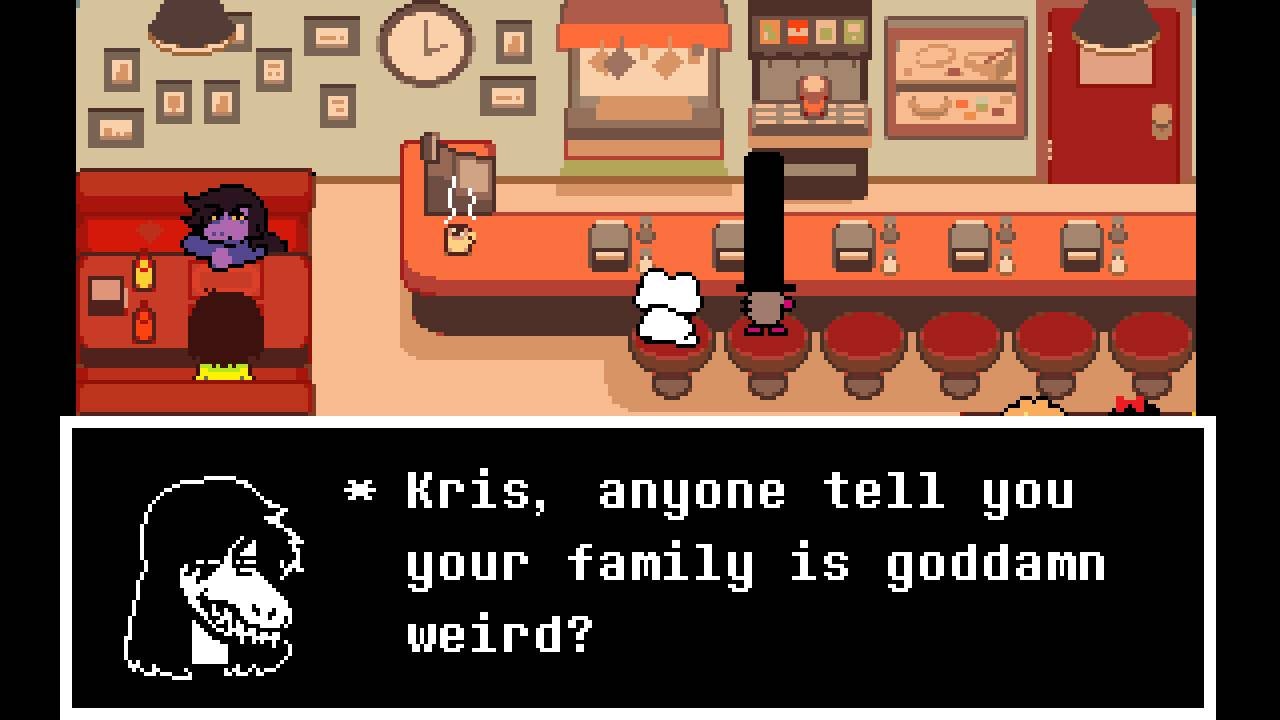Click the ketchup bottle on Susie's table
This screenshot has width=1280, height=720.
click(x=143, y=322)
